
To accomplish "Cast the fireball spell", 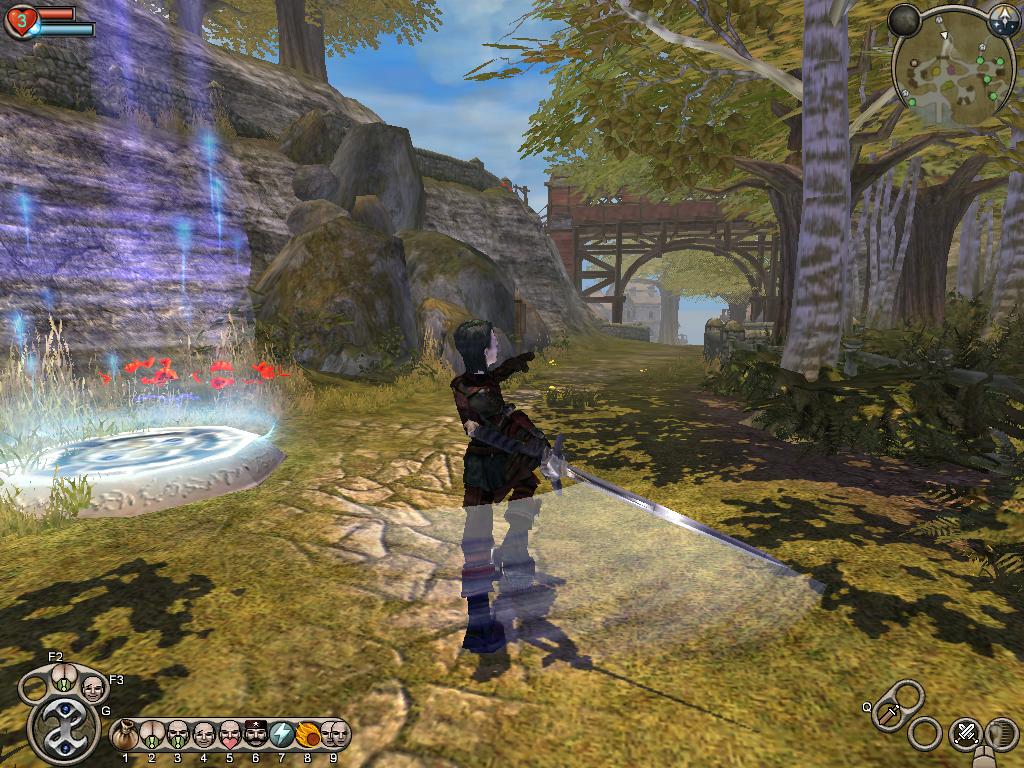I will [307, 736].
